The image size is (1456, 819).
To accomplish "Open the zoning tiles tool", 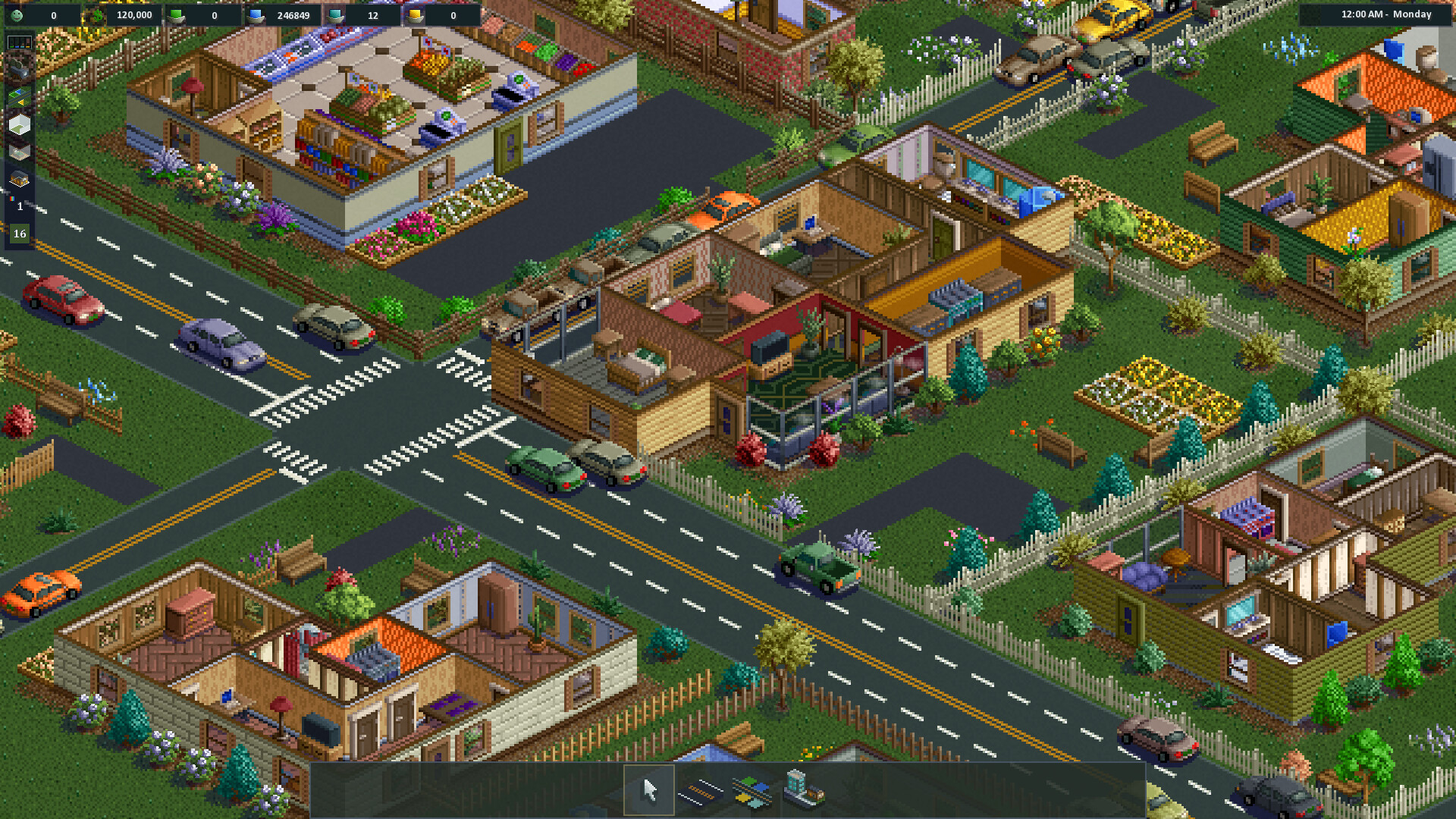I will click(x=753, y=792).
